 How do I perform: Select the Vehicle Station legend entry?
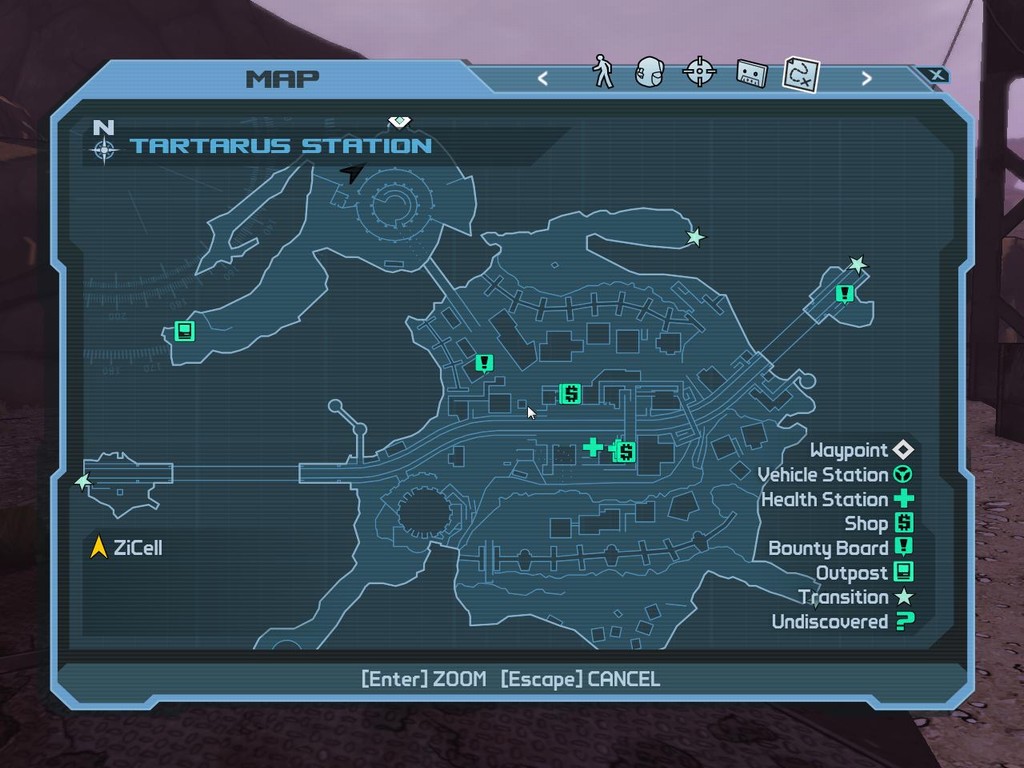point(835,475)
